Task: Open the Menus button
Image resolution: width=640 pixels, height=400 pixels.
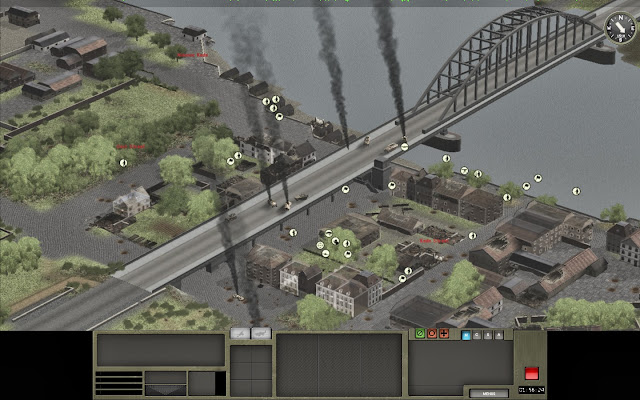Action: 487,391
